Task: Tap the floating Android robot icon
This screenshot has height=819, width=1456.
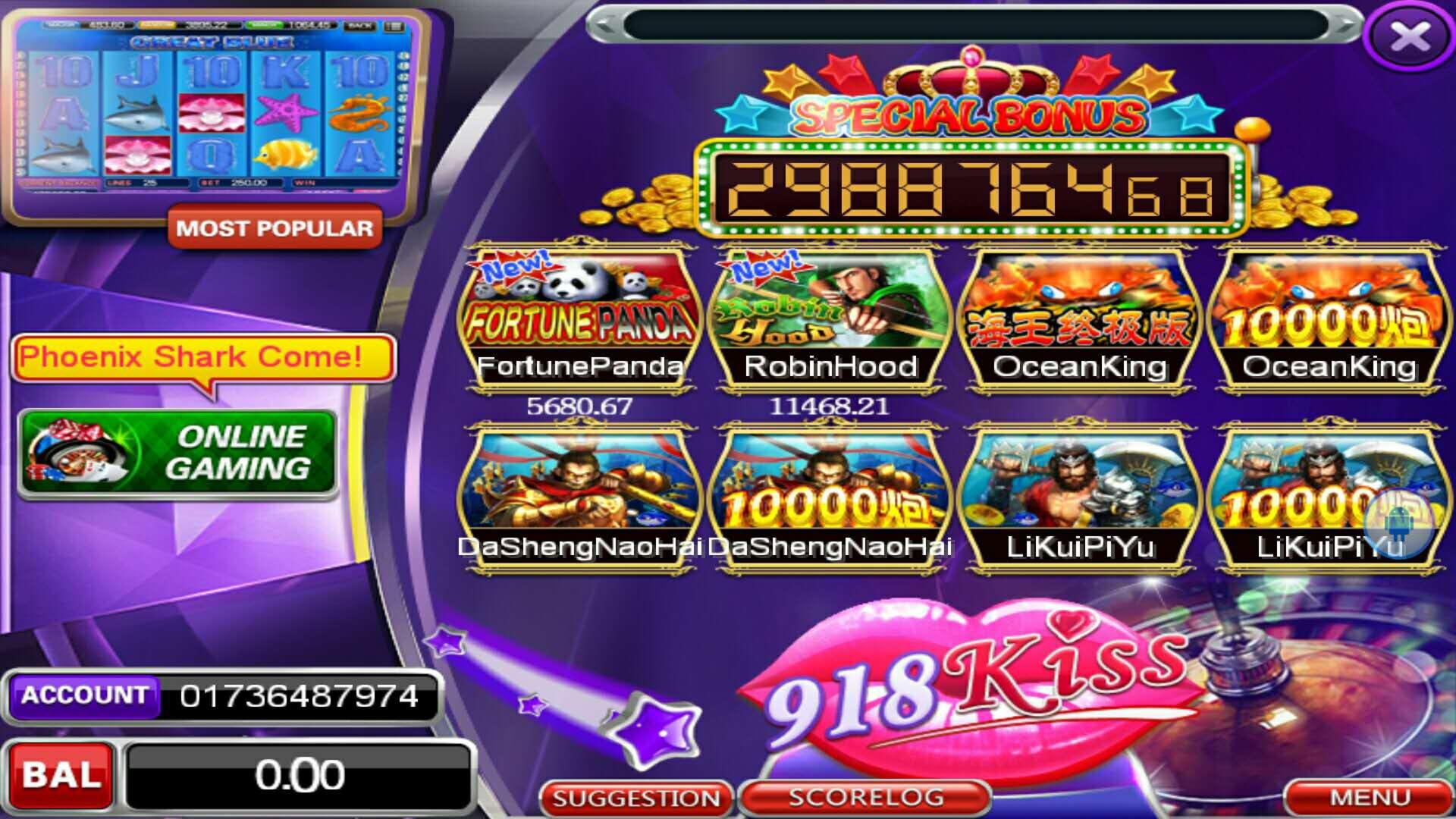Action: (1399, 523)
